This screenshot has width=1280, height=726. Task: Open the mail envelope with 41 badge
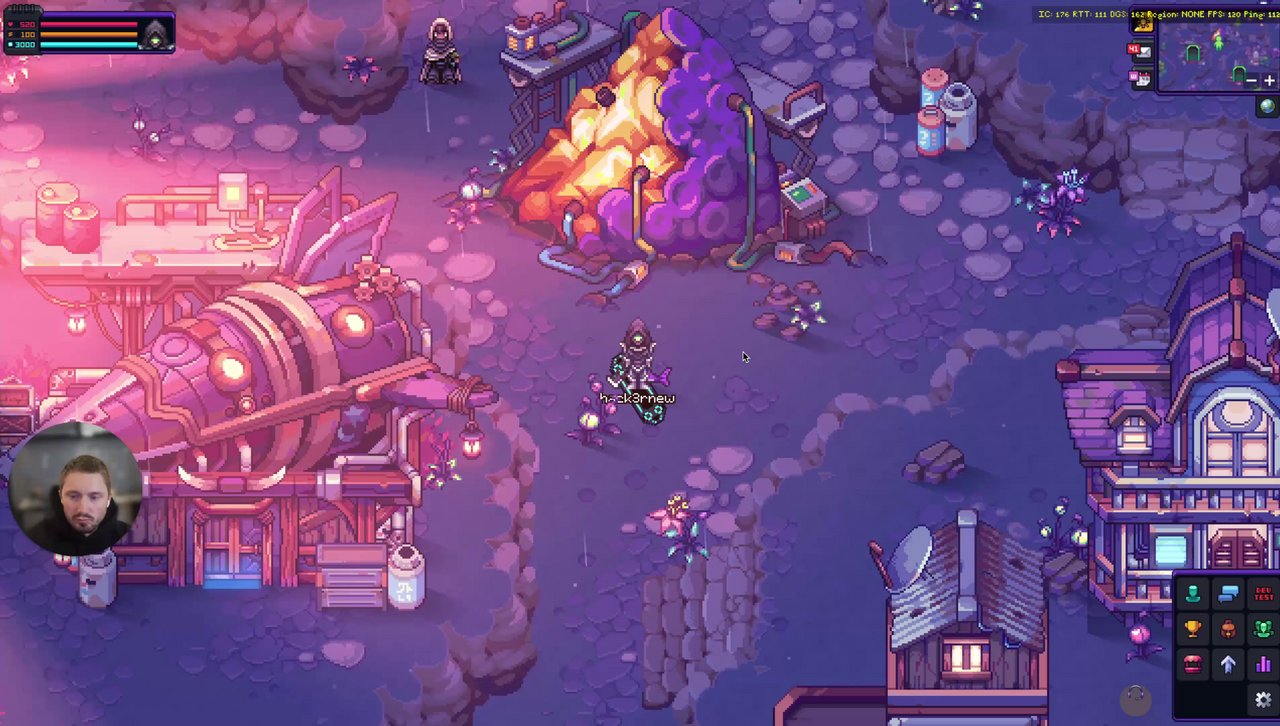coord(1141,51)
